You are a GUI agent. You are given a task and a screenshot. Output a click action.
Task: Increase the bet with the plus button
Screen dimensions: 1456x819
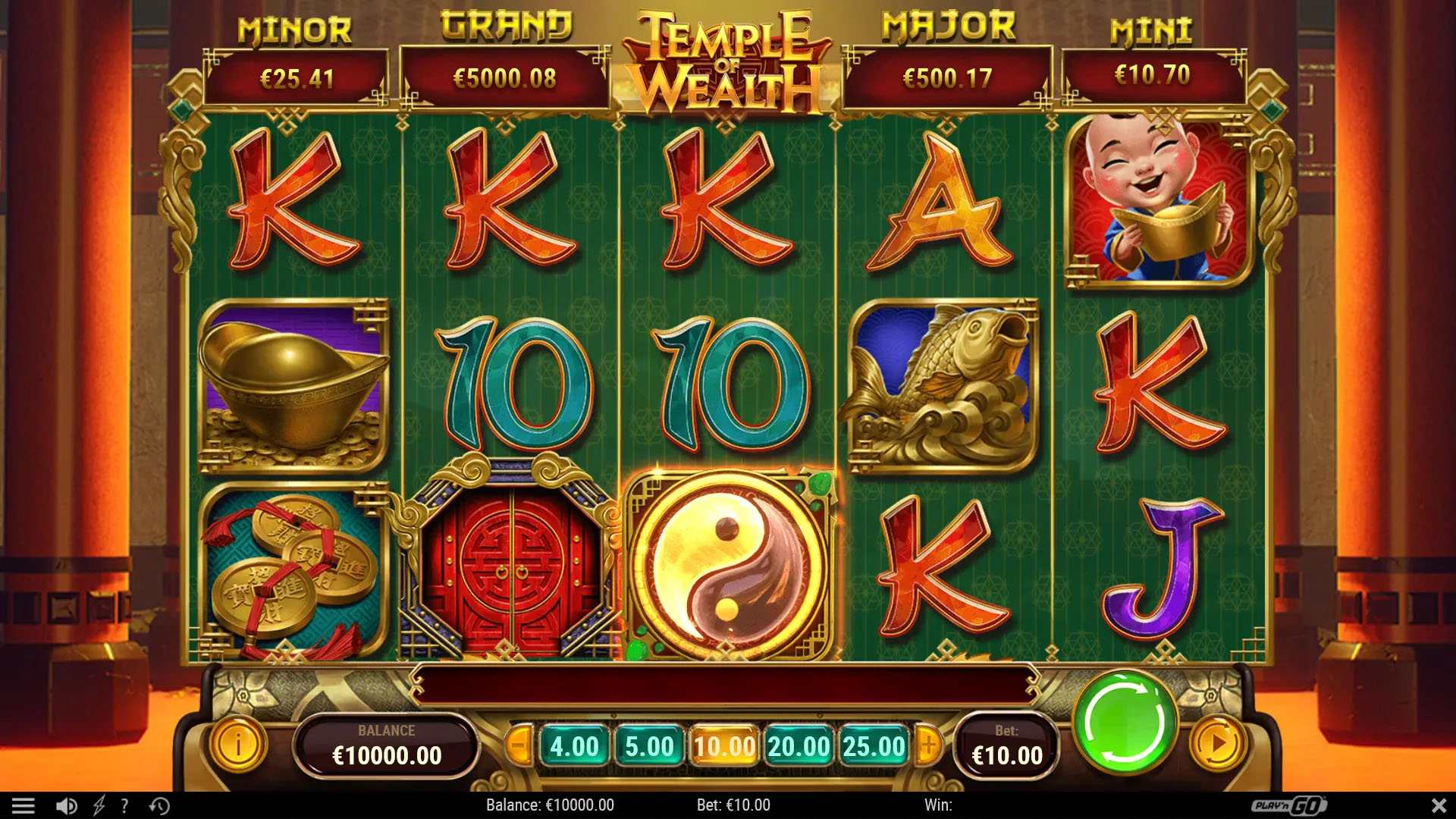point(929,746)
